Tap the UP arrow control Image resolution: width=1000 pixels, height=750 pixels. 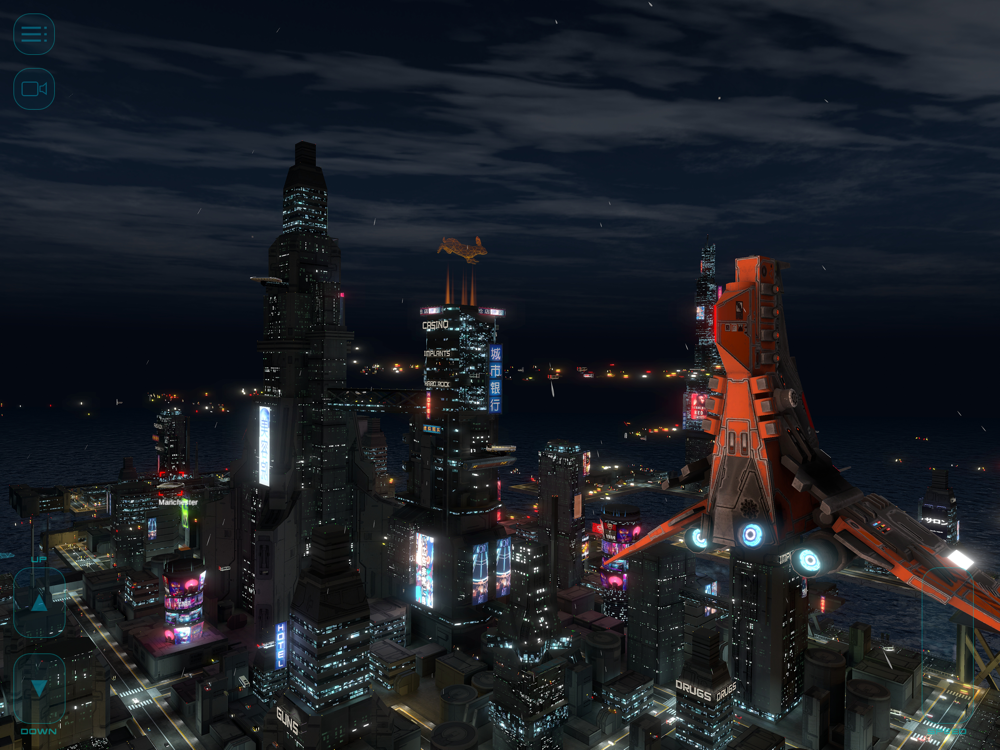pos(39,602)
